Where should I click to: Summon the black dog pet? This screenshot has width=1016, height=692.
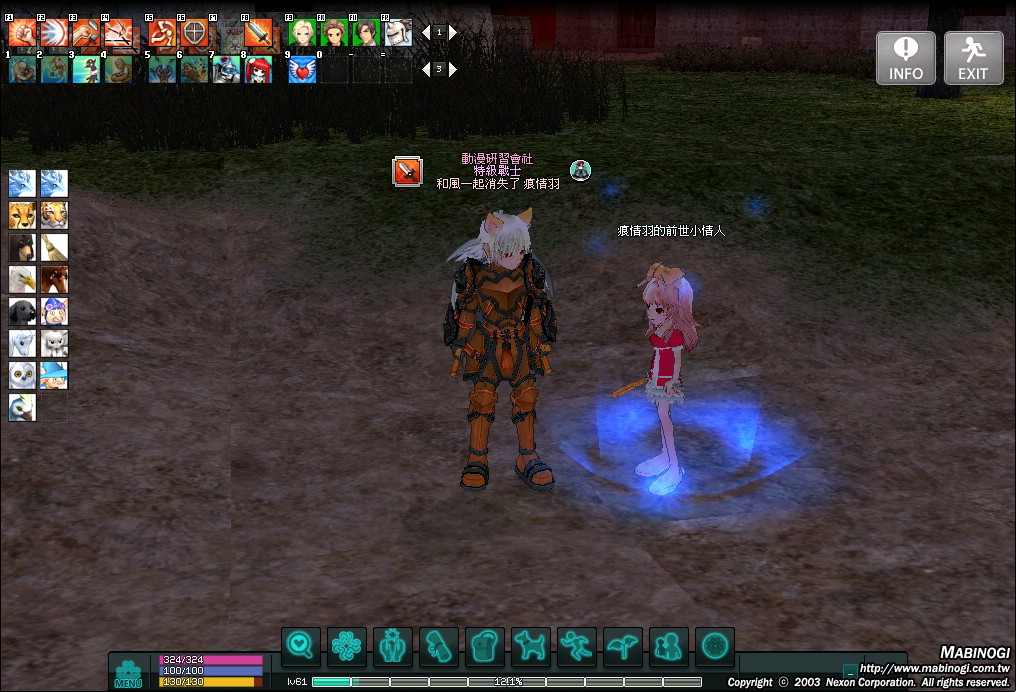[22, 311]
